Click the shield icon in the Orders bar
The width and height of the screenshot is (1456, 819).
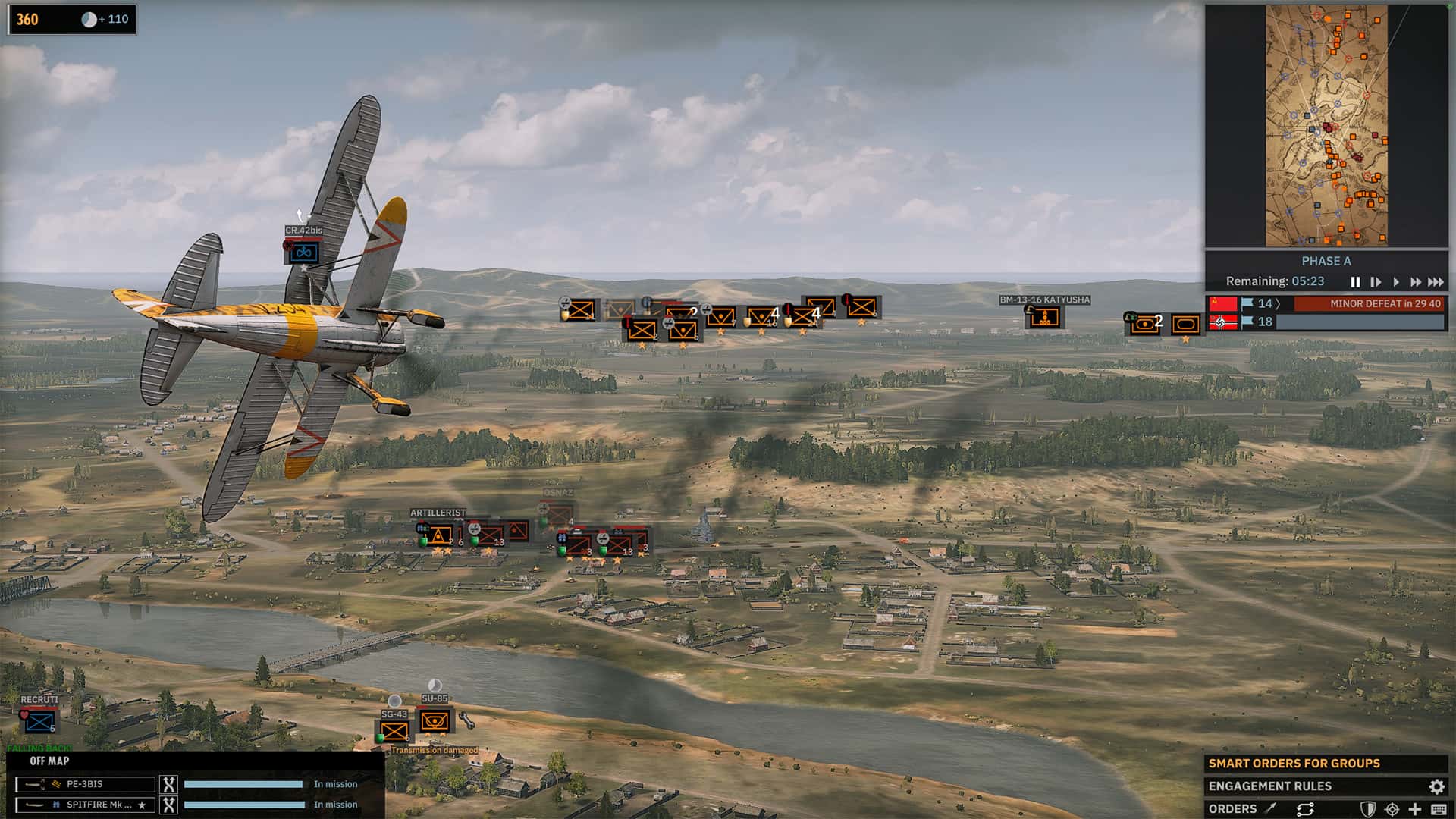[x=1368, y=809]
